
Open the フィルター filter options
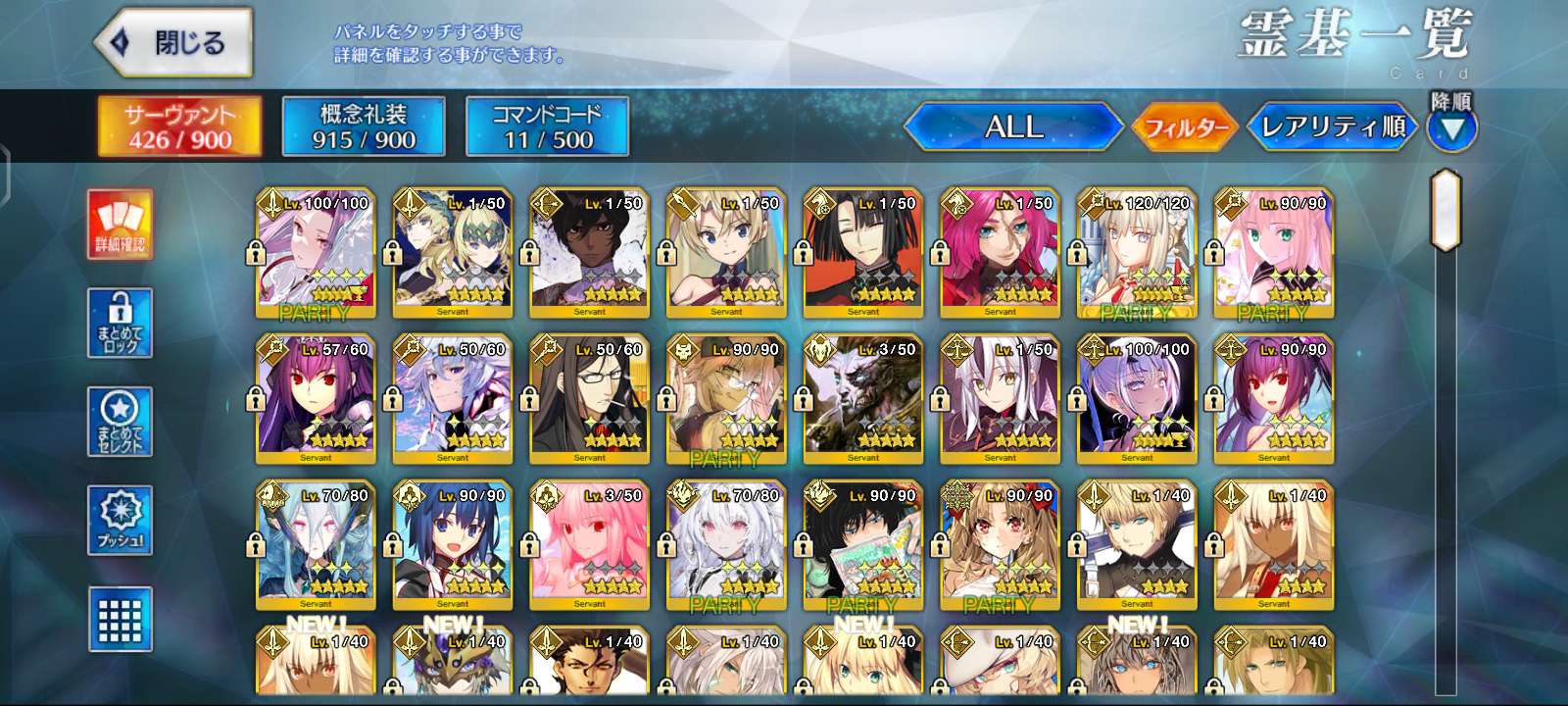pyautogui.click(x=1186, y=127)
